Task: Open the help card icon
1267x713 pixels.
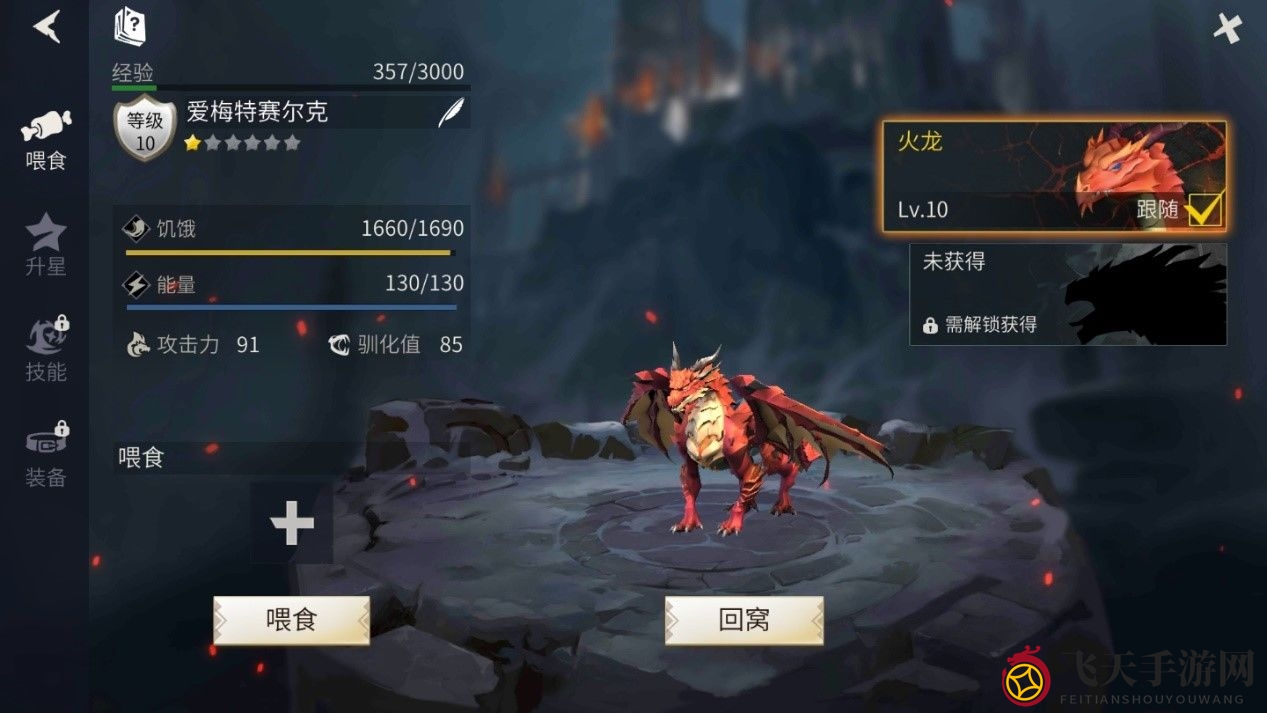Action: tap(130, 26)
